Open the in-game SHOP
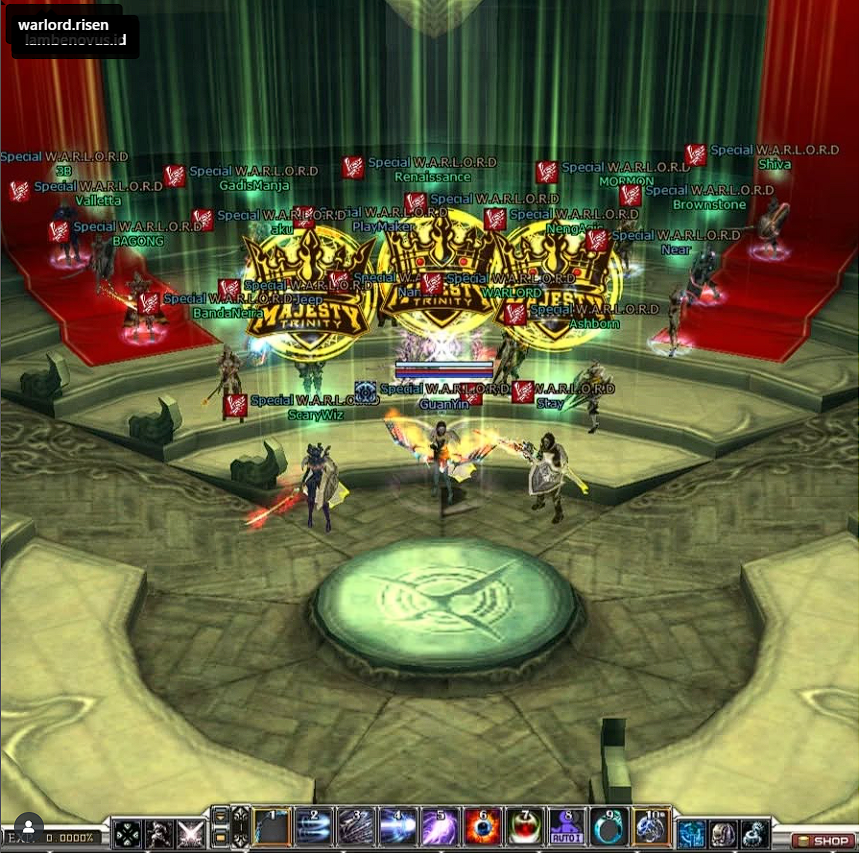 [x=824, y=841]
